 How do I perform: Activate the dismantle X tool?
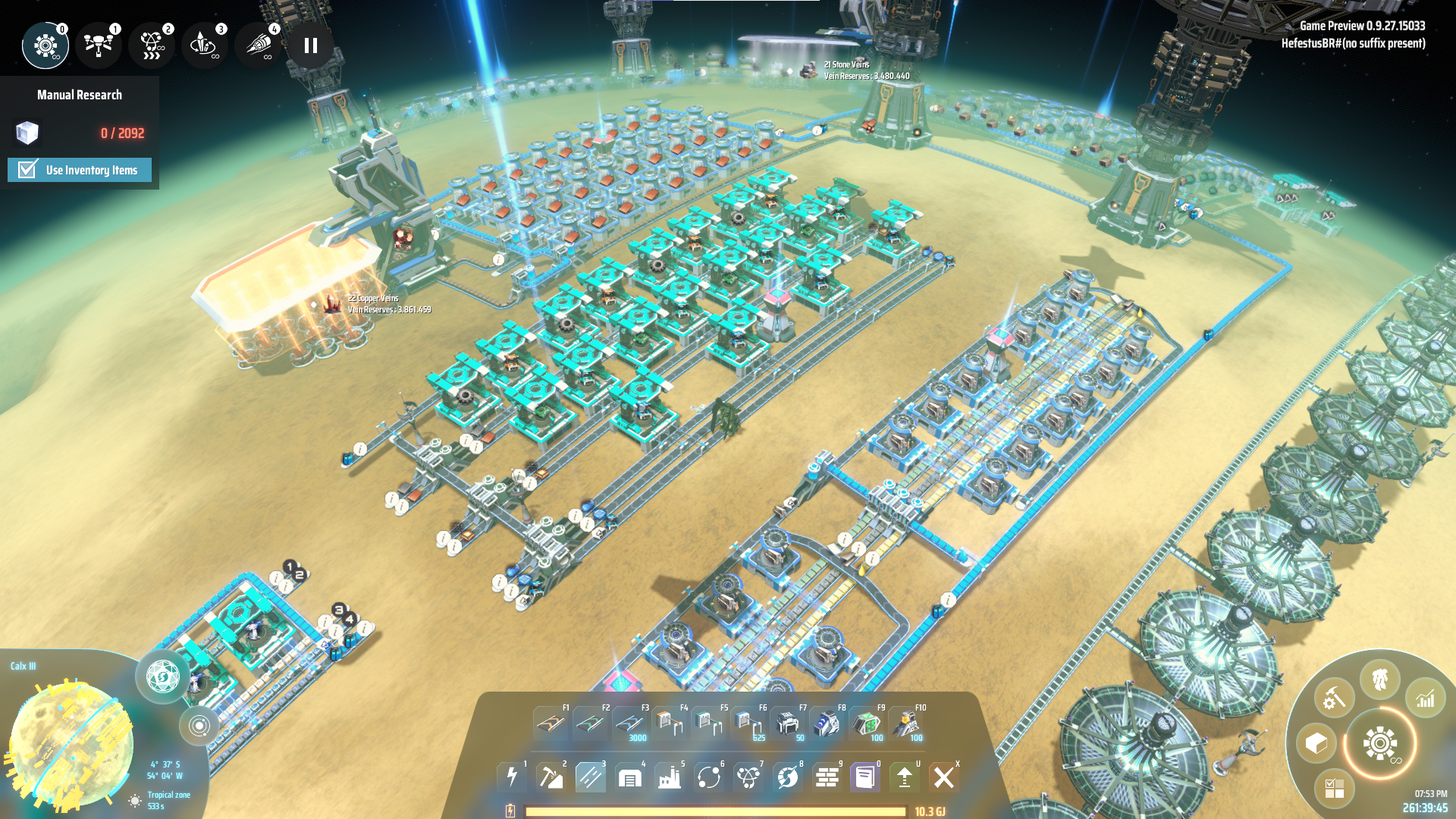944,777
